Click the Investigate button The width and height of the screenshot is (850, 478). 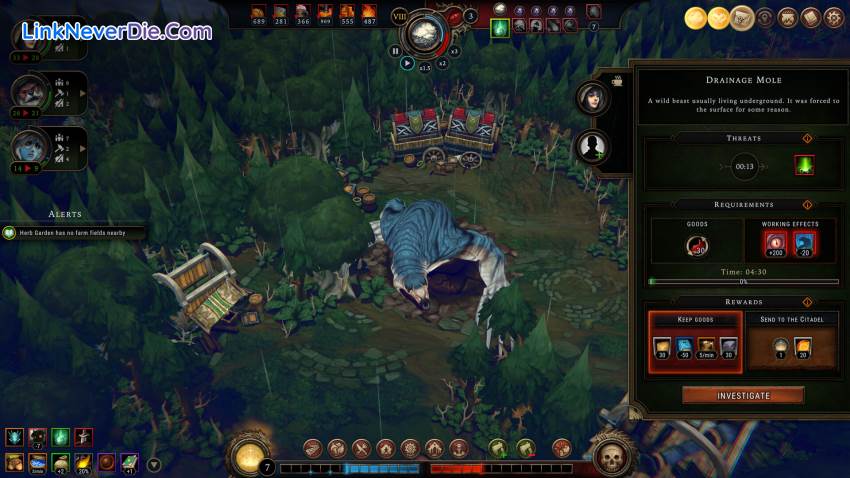tap(743, 395)
